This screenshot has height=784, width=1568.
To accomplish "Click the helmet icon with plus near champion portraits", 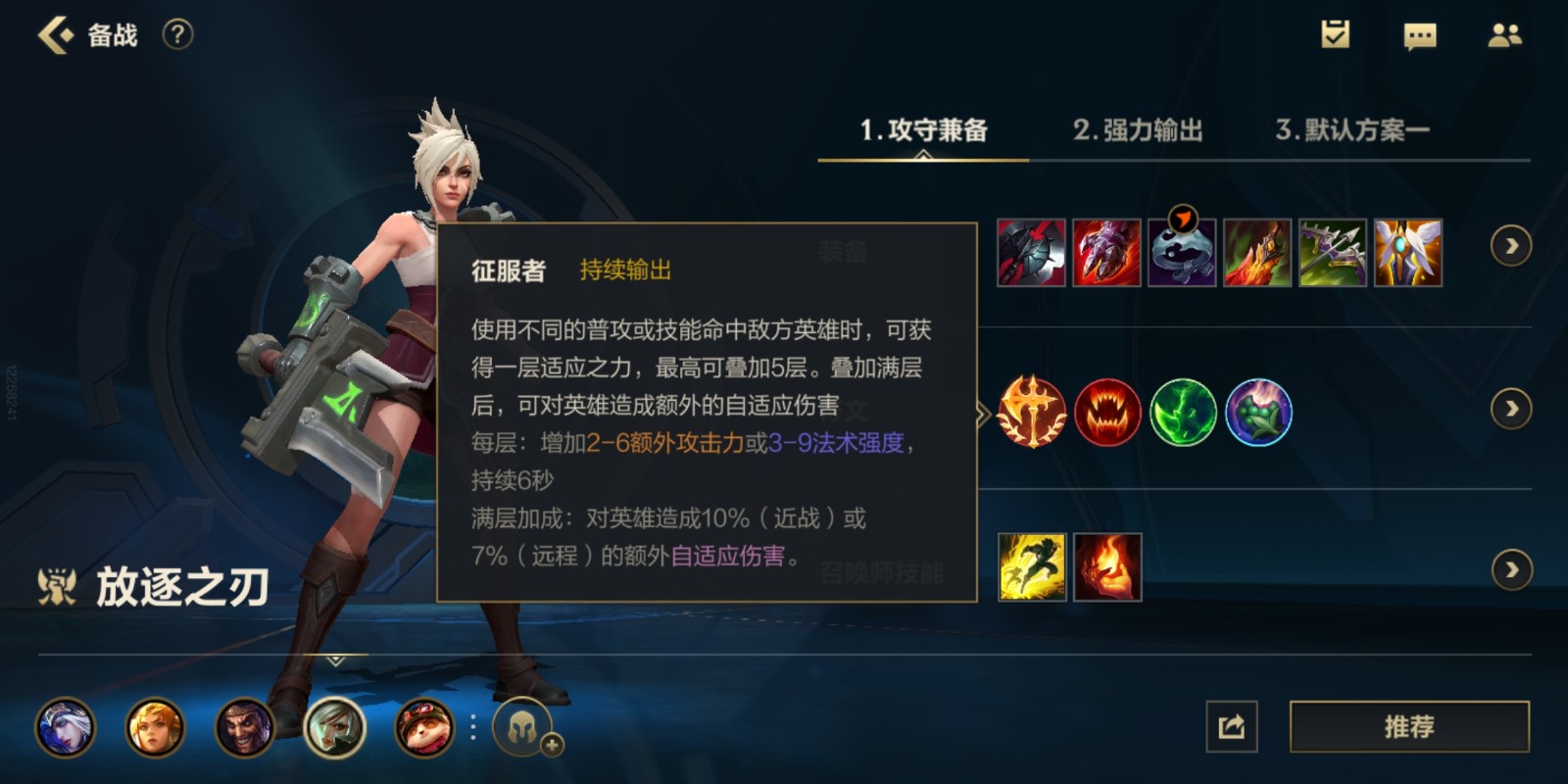I will pos(522,725).
